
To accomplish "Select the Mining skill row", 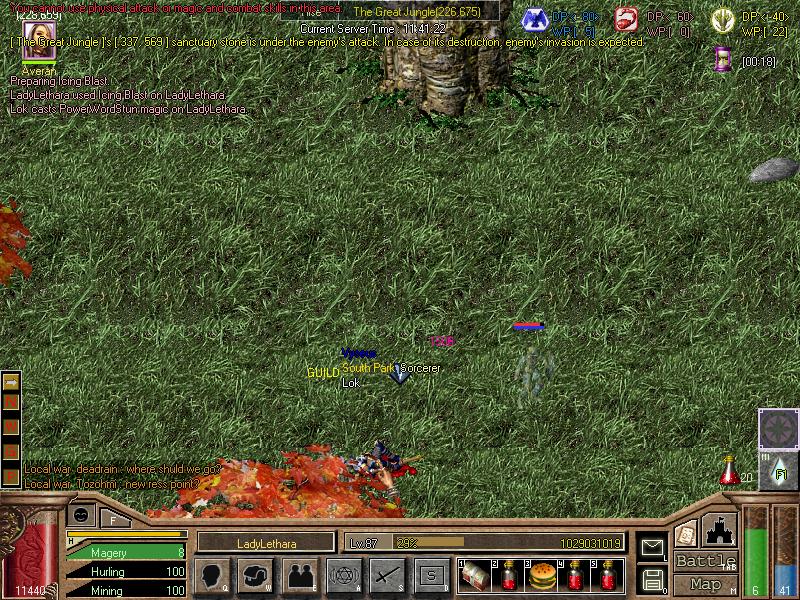I will point(126,591).
